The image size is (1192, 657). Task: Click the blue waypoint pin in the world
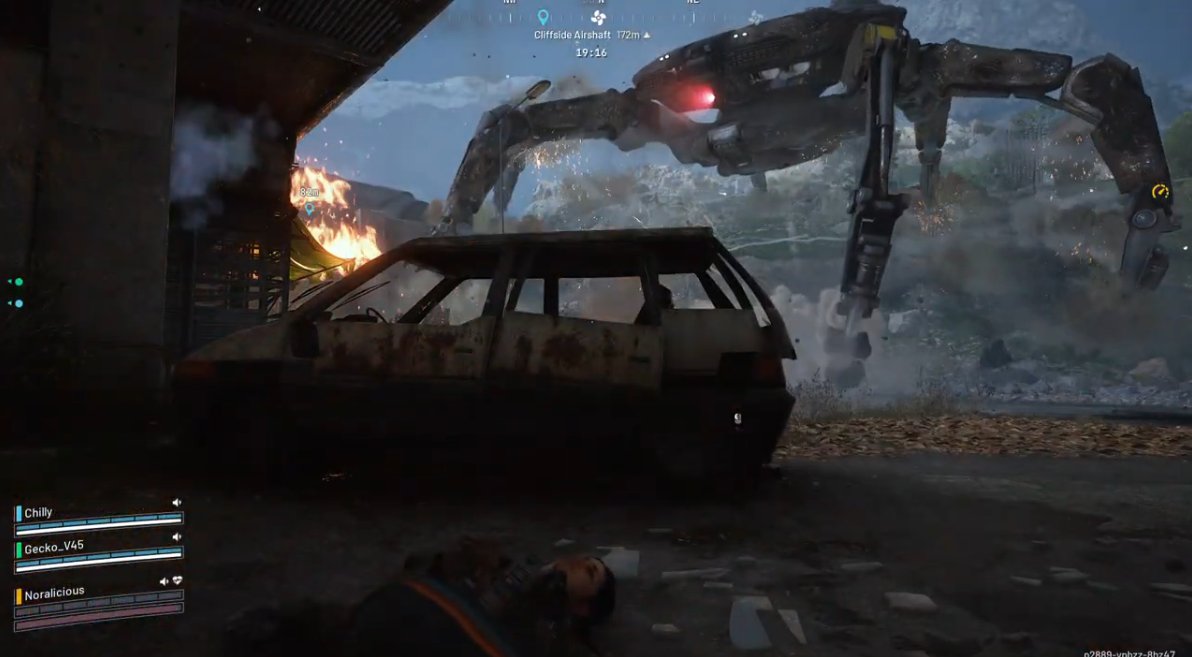[x=309, y=209]
